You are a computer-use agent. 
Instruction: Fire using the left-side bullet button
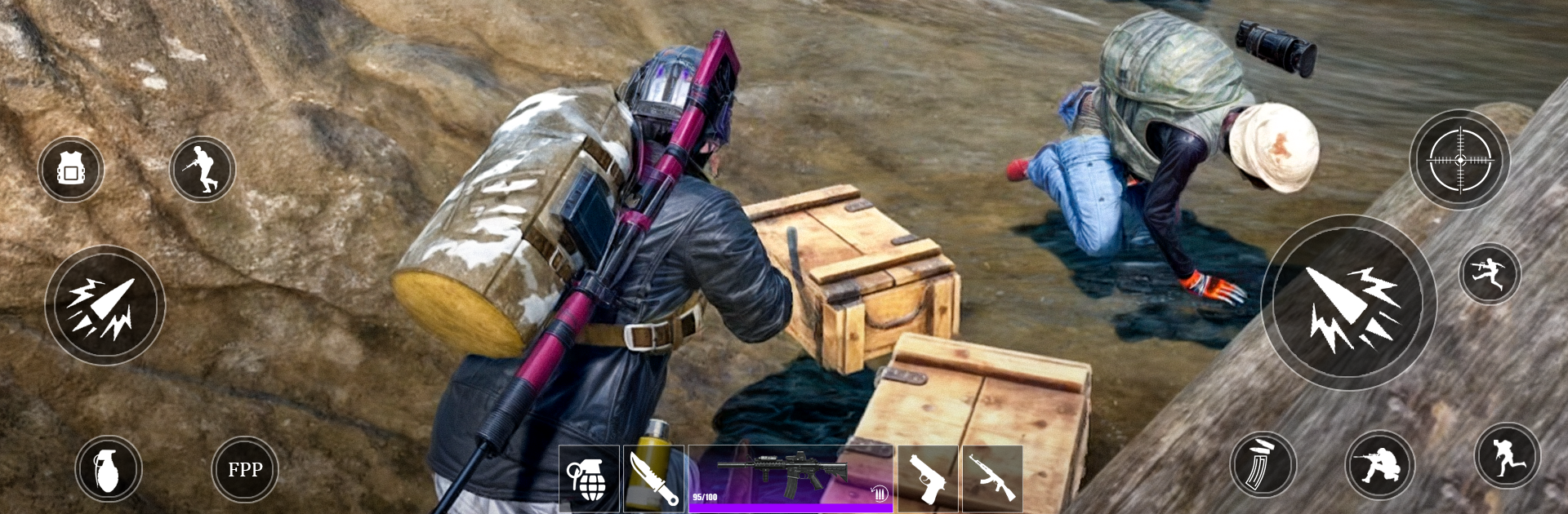(x=105, y=306)
